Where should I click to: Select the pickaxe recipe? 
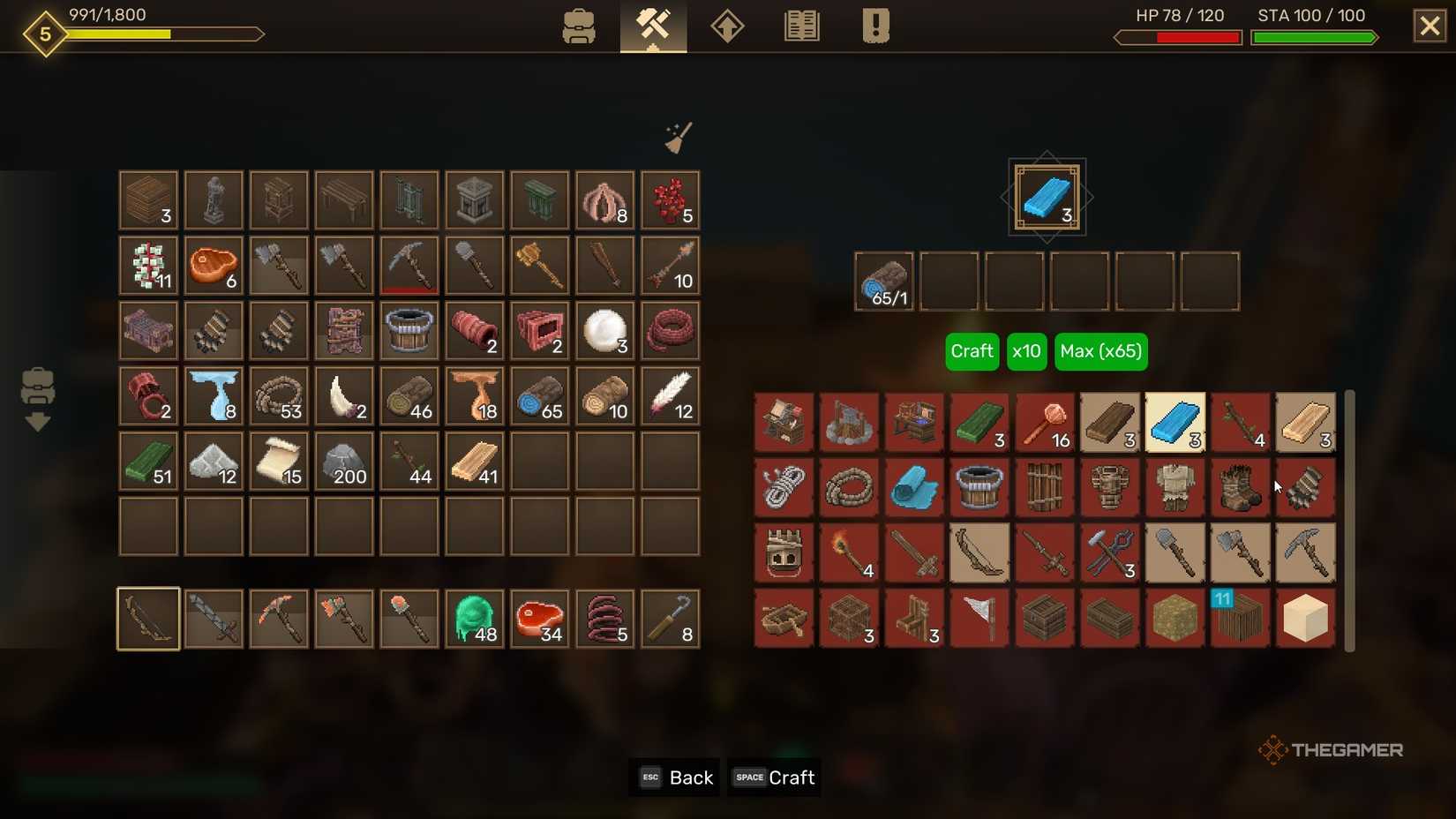coord(1306,553)
